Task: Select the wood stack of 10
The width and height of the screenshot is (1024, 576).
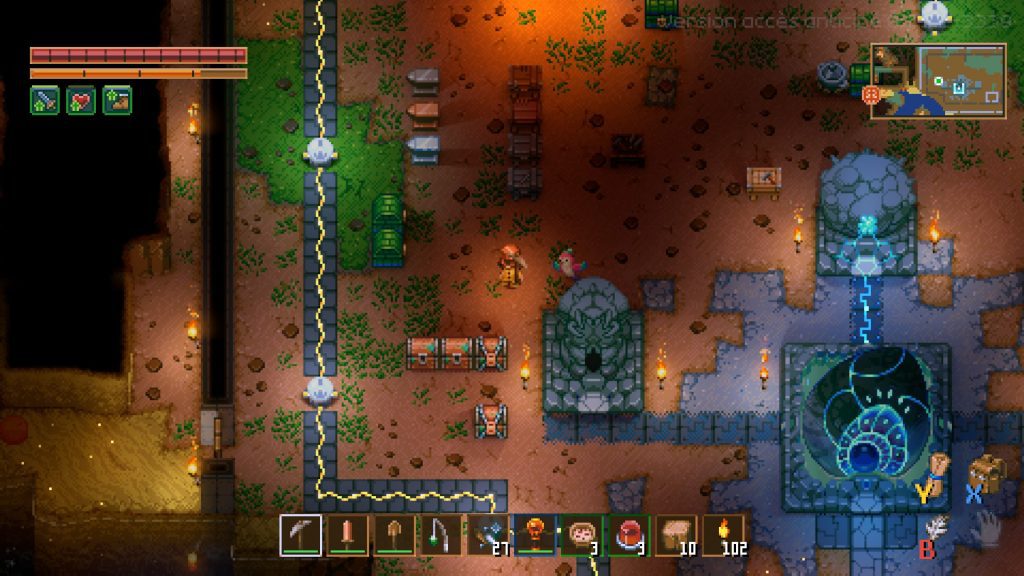Action: [676, 535]
